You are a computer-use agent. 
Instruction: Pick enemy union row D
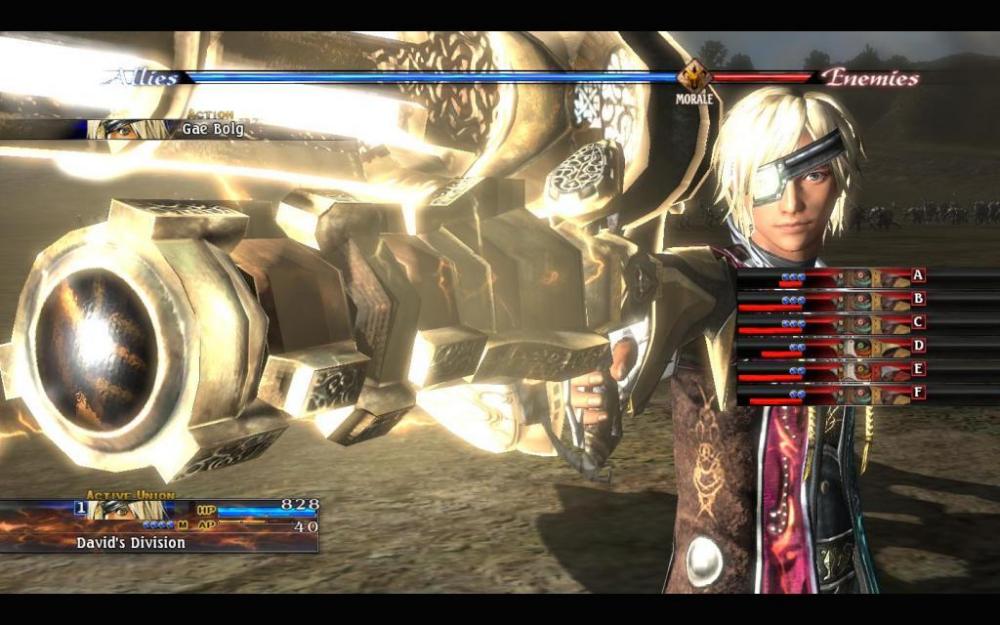coord(832,347)
